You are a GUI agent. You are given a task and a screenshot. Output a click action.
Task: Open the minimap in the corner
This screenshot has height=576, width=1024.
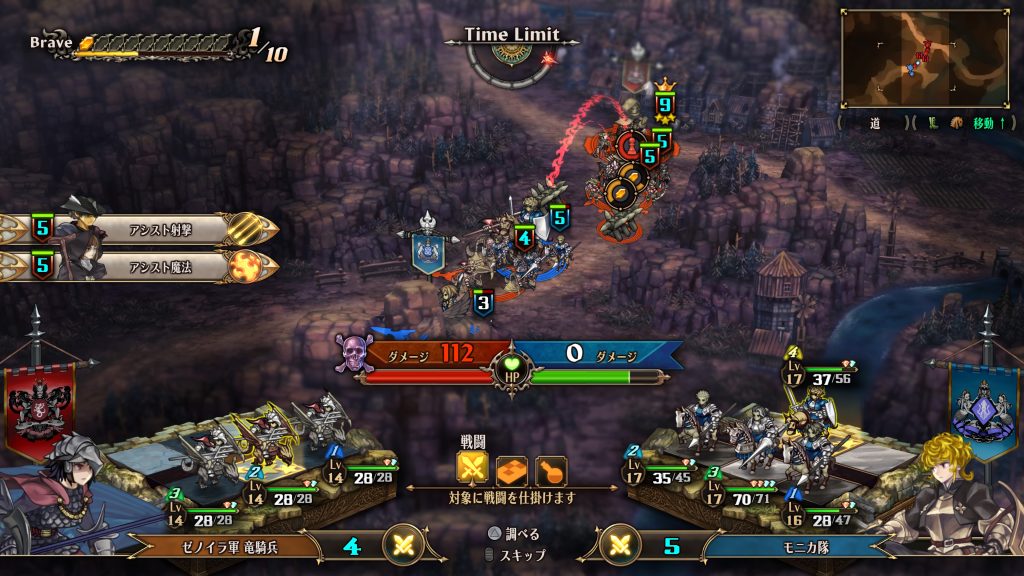[x=925, y=58]
